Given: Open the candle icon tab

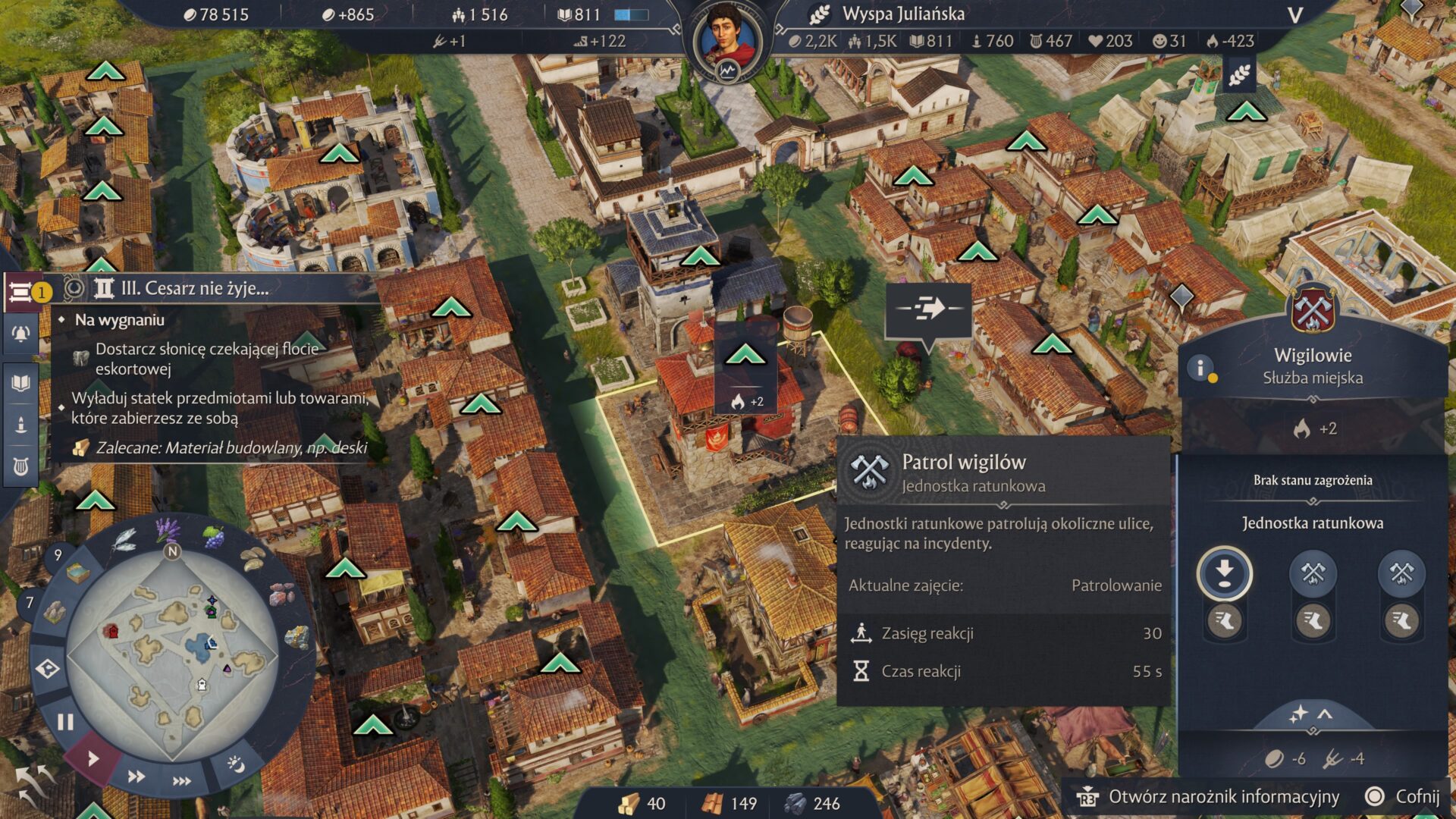Looking at the screenshot, I should pyautogui.click(x=20, y=424).
